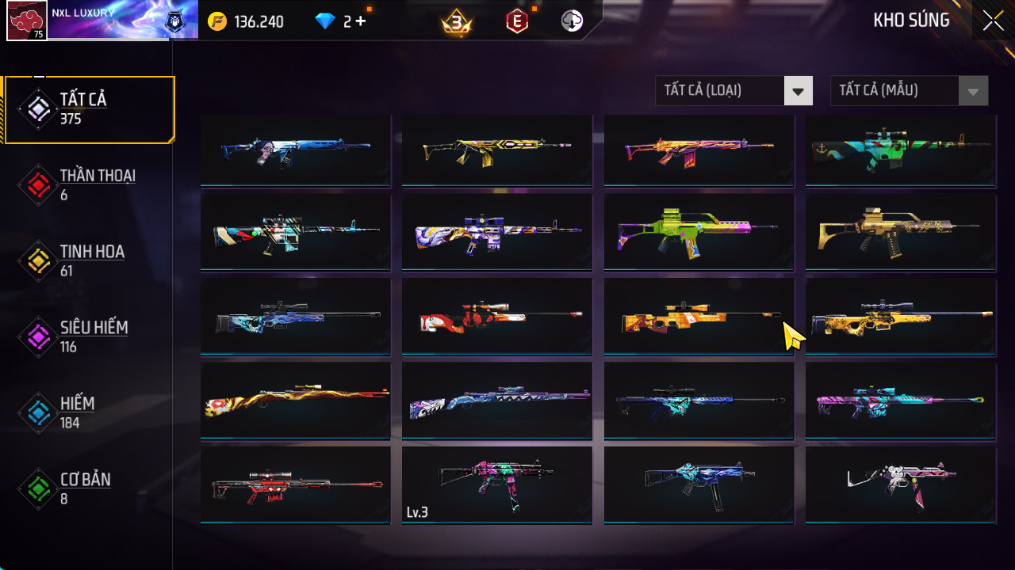The image size is (1015, 570).
Task: Click the red E hexagon icon
Action: pyautogui.click(x=517, y=21)
